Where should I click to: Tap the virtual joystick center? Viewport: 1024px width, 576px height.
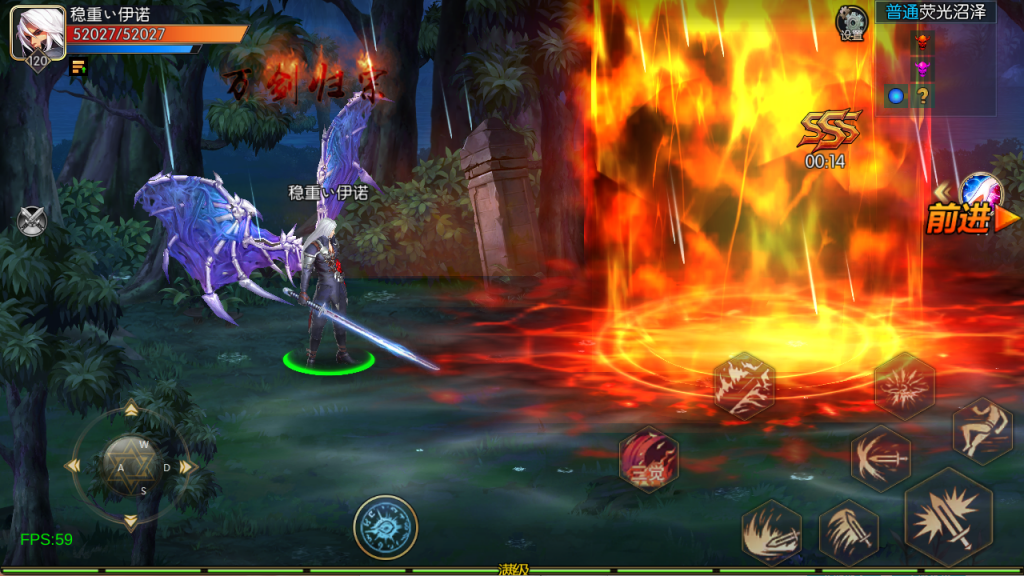pos(130,466)
